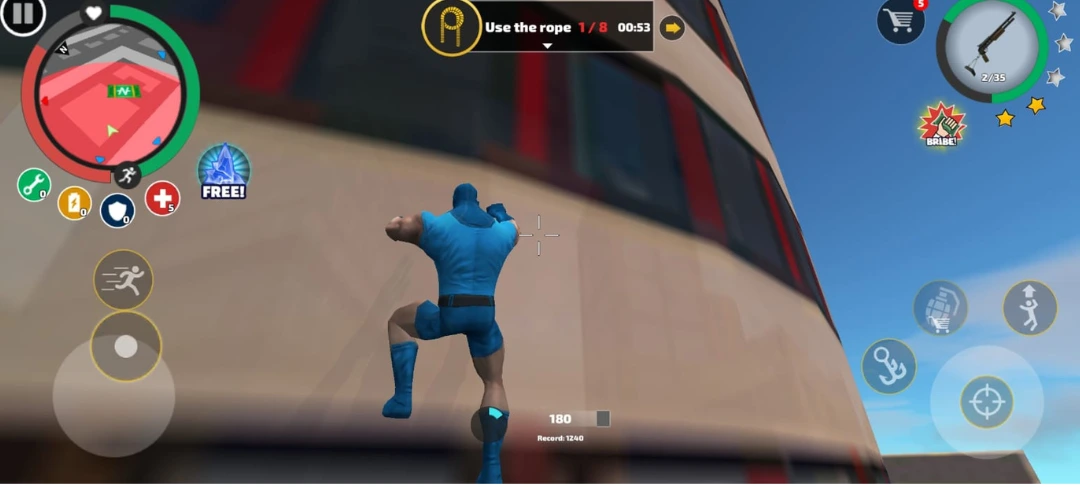The width and height of the screenshot is (1080, 487).
Task: Pause the game
Action: [24, 15]
